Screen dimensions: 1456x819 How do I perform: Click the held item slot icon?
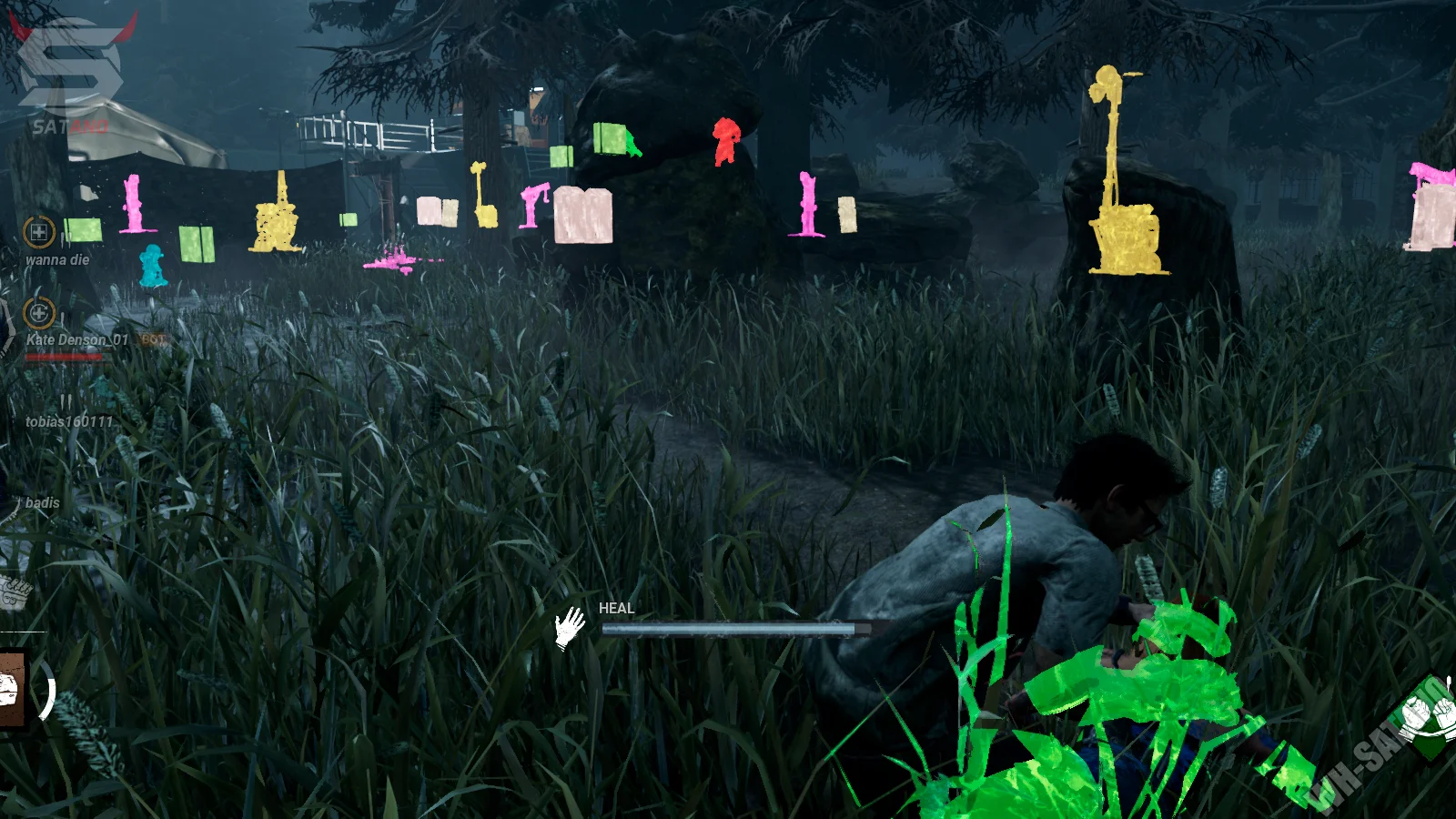pyautogui.click(x=13, y=688)
